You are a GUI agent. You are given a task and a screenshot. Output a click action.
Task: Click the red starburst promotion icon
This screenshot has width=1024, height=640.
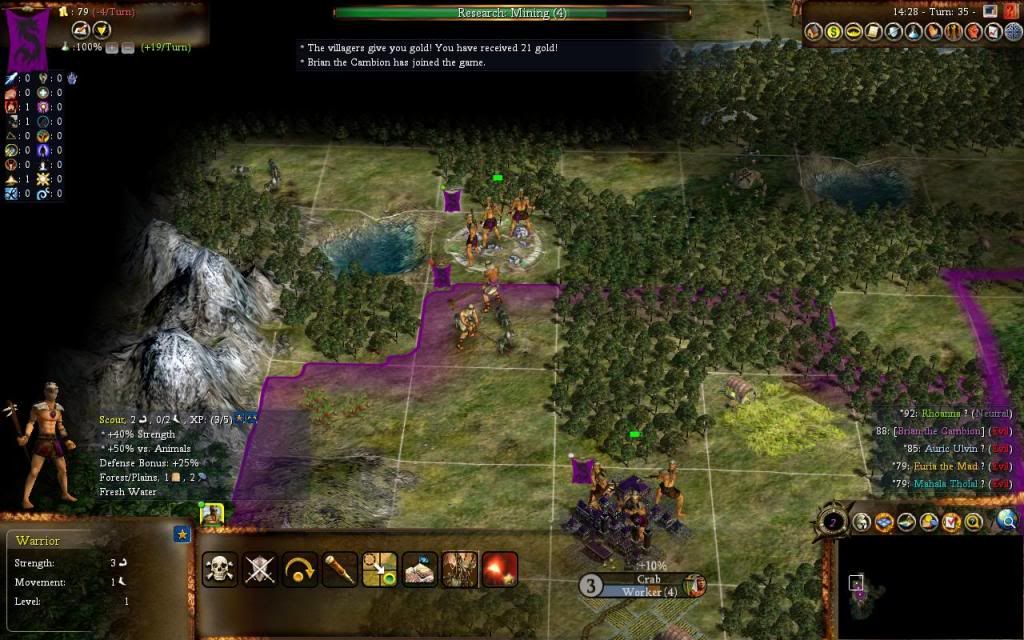click(x=499, y=569)
